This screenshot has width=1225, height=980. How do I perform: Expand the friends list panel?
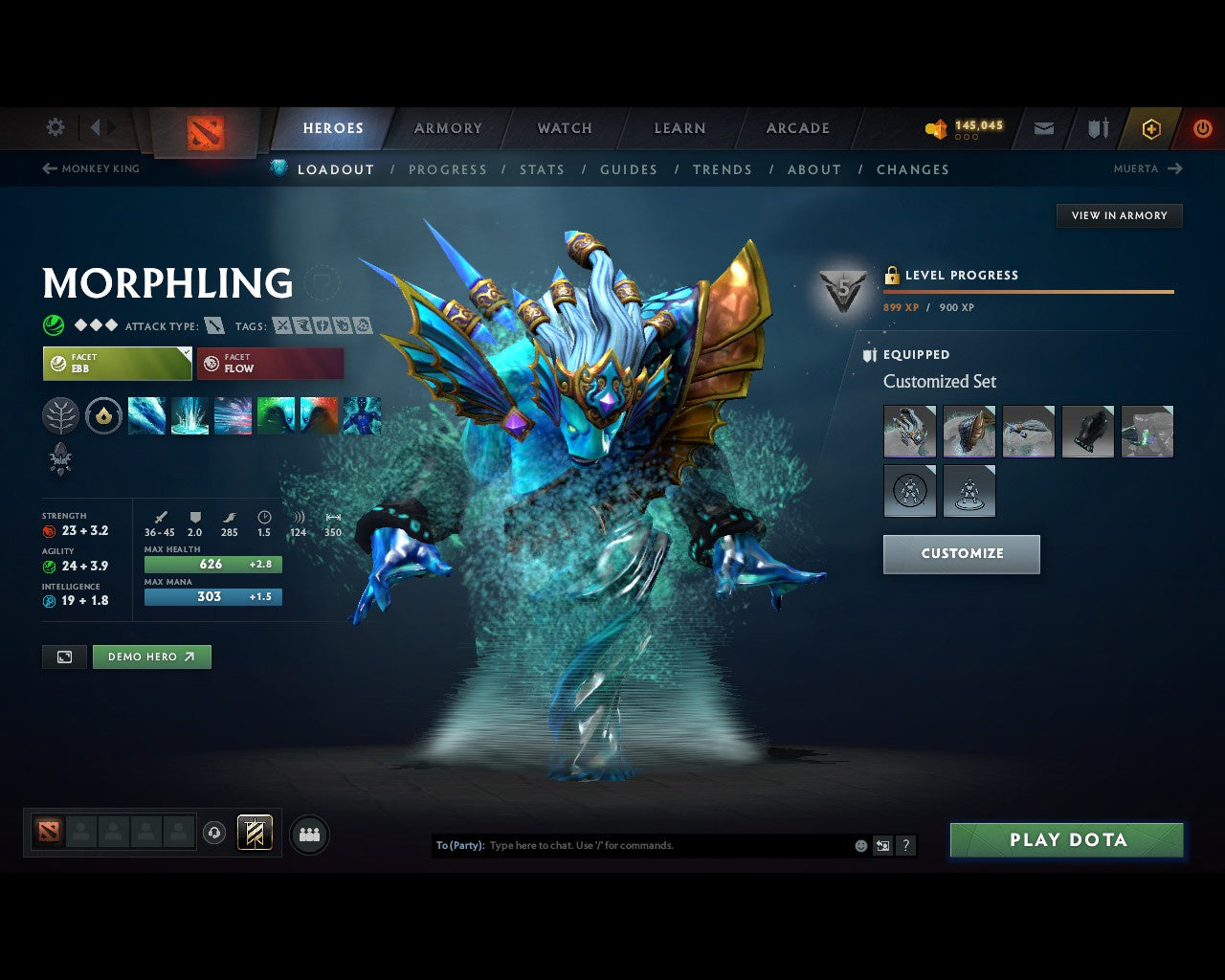308,834
